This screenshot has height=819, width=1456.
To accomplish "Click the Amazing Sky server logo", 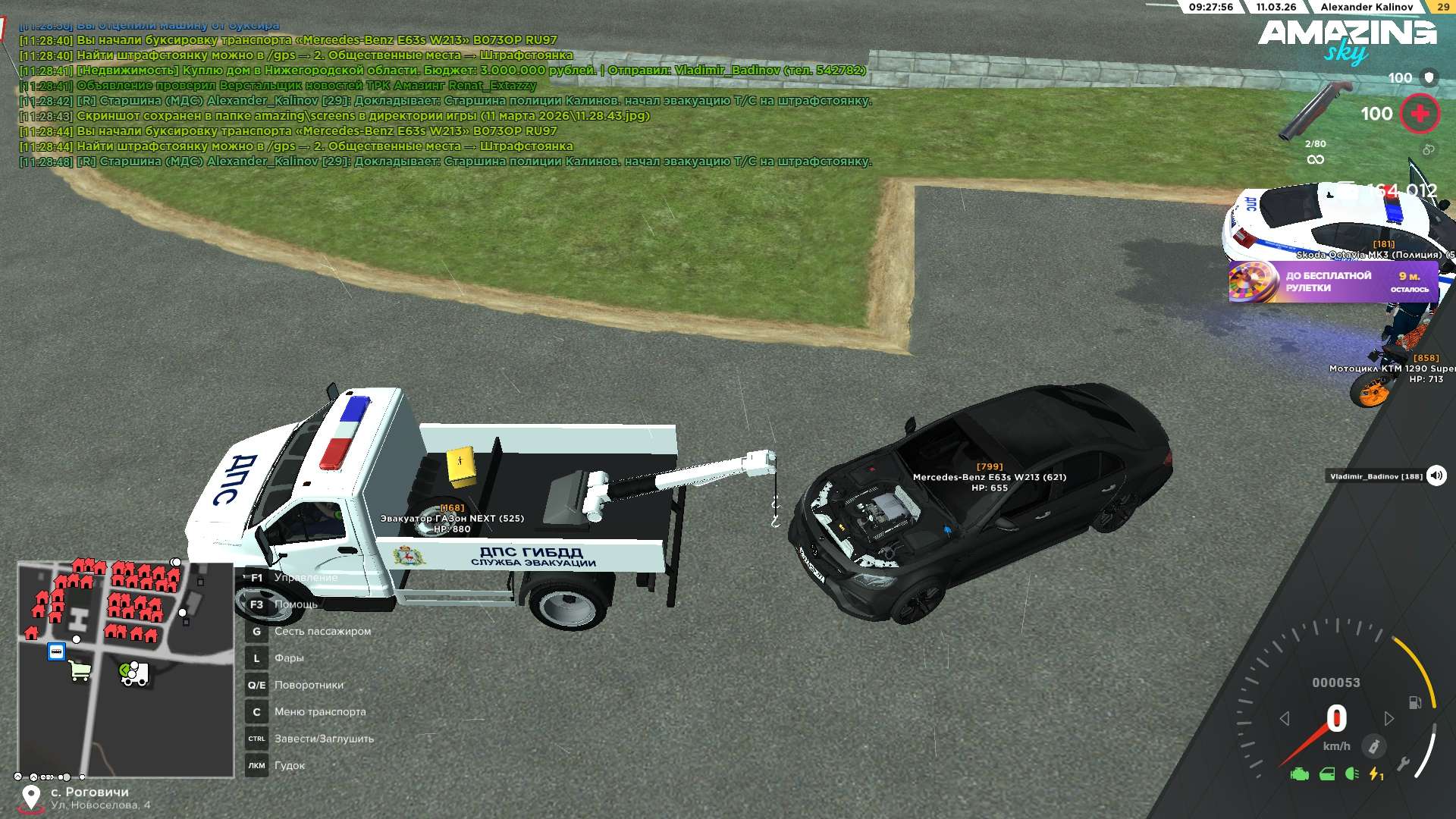I will (x=1347, y=39).
